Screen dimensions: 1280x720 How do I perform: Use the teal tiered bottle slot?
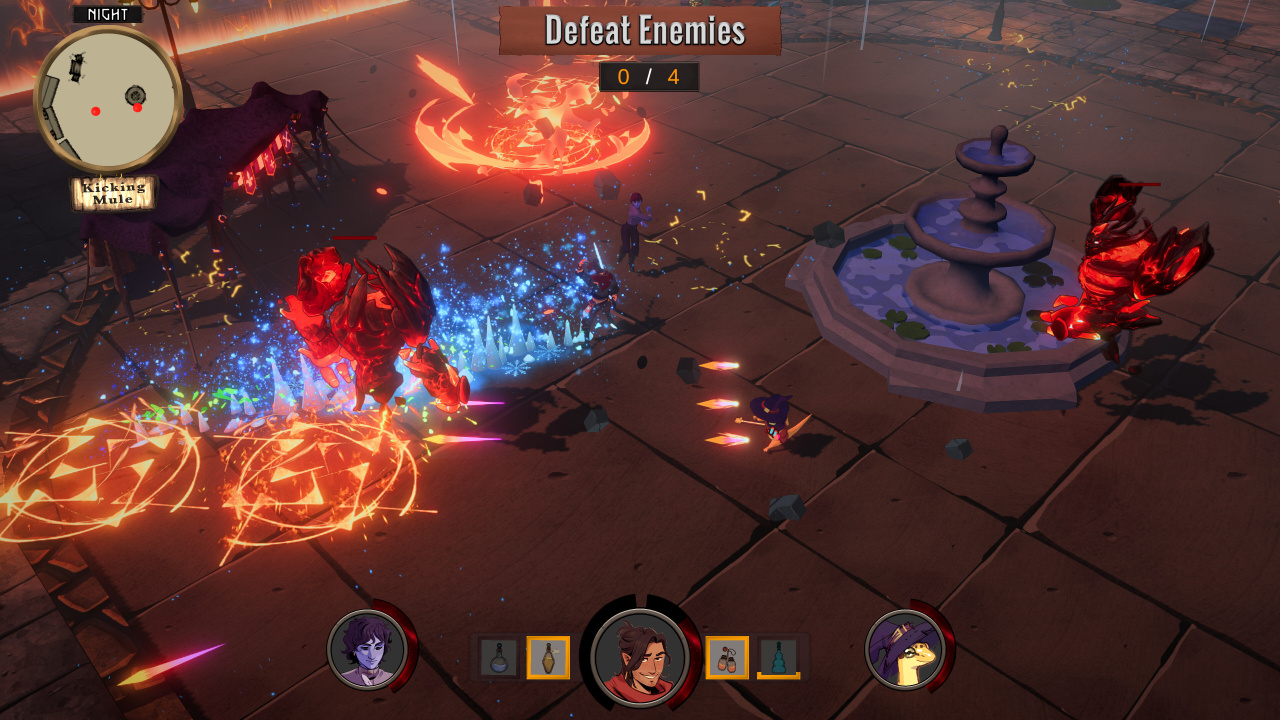point(778,657)
